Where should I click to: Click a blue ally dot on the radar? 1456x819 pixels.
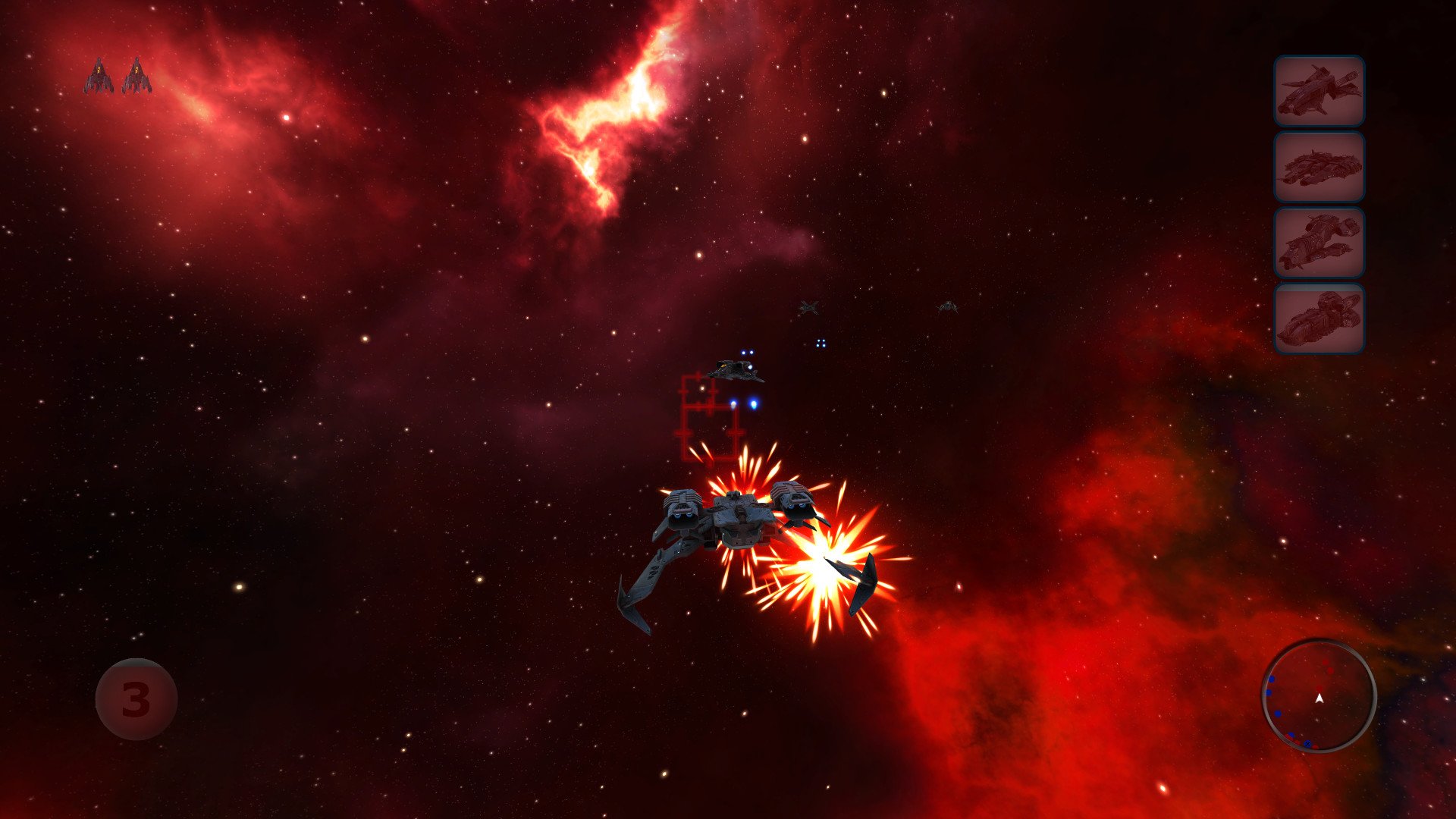click(x=1278, y=714)
